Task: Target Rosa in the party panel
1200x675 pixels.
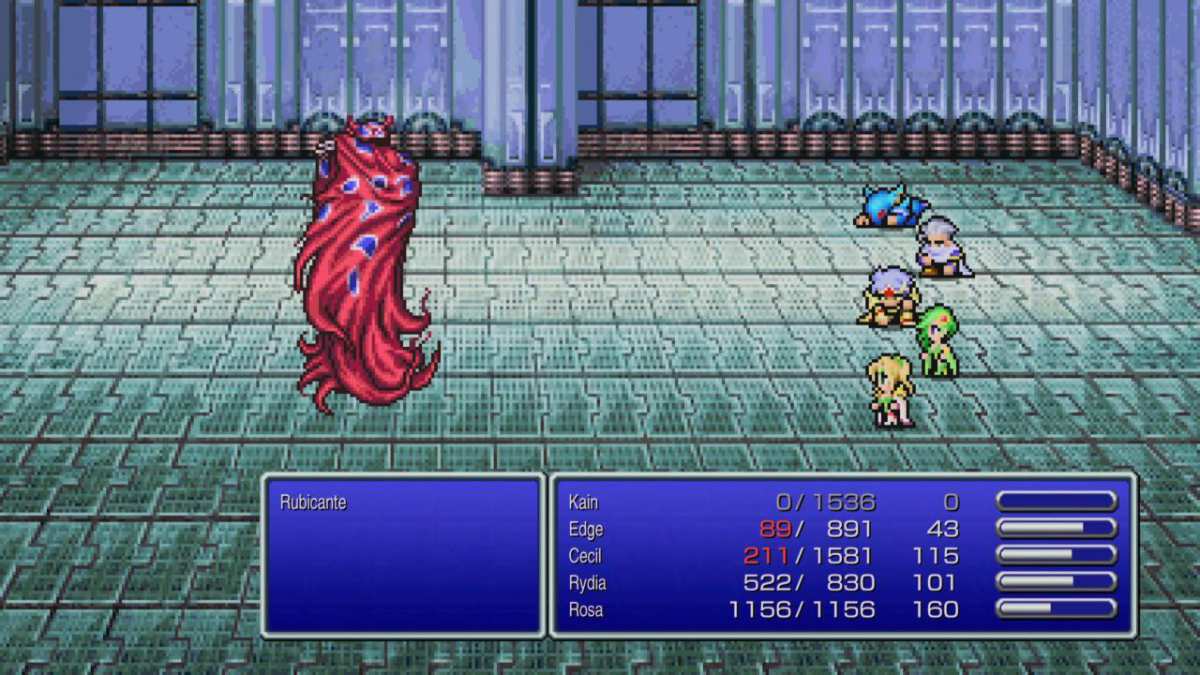Action: pos(586,609)
